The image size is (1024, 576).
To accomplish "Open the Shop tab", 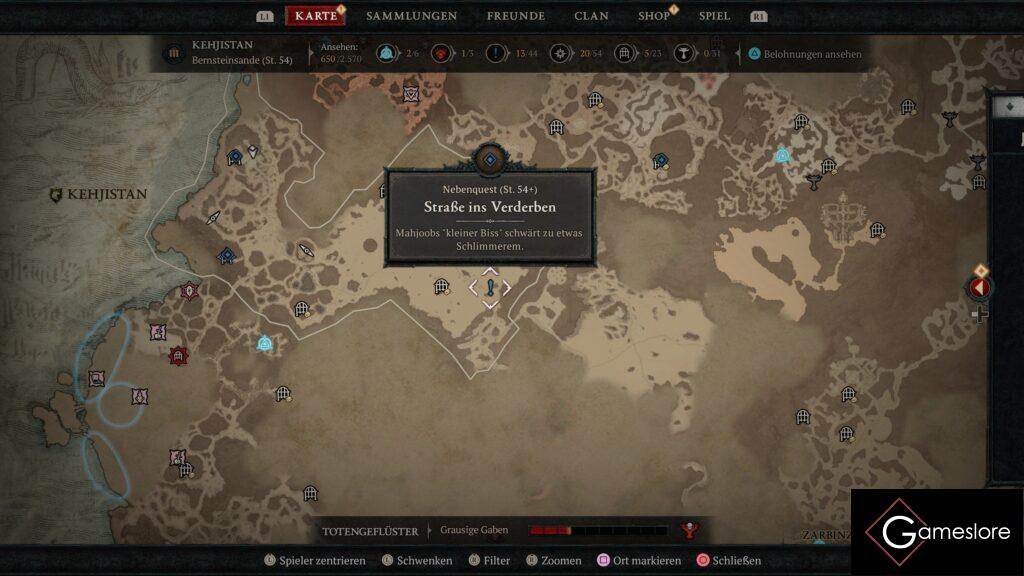I will tap(654, 16).
